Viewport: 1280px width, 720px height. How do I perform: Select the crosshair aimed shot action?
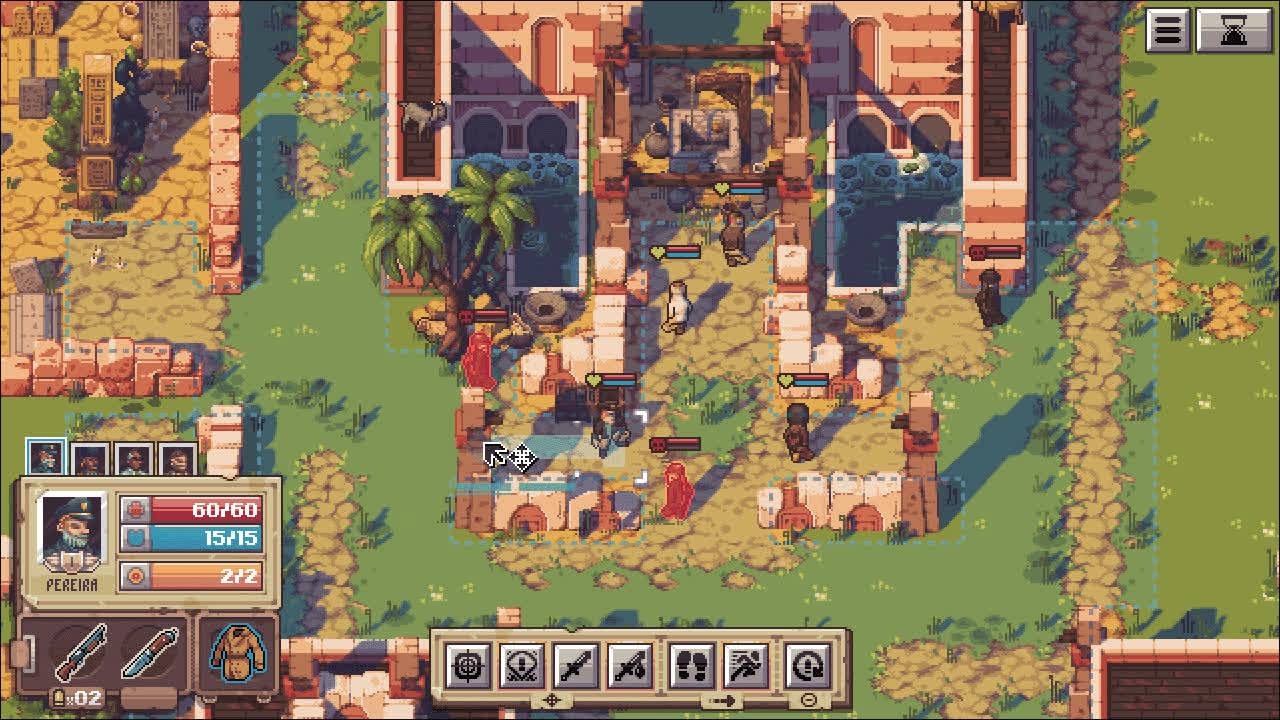pyautogui.click(x=467, y=665)
